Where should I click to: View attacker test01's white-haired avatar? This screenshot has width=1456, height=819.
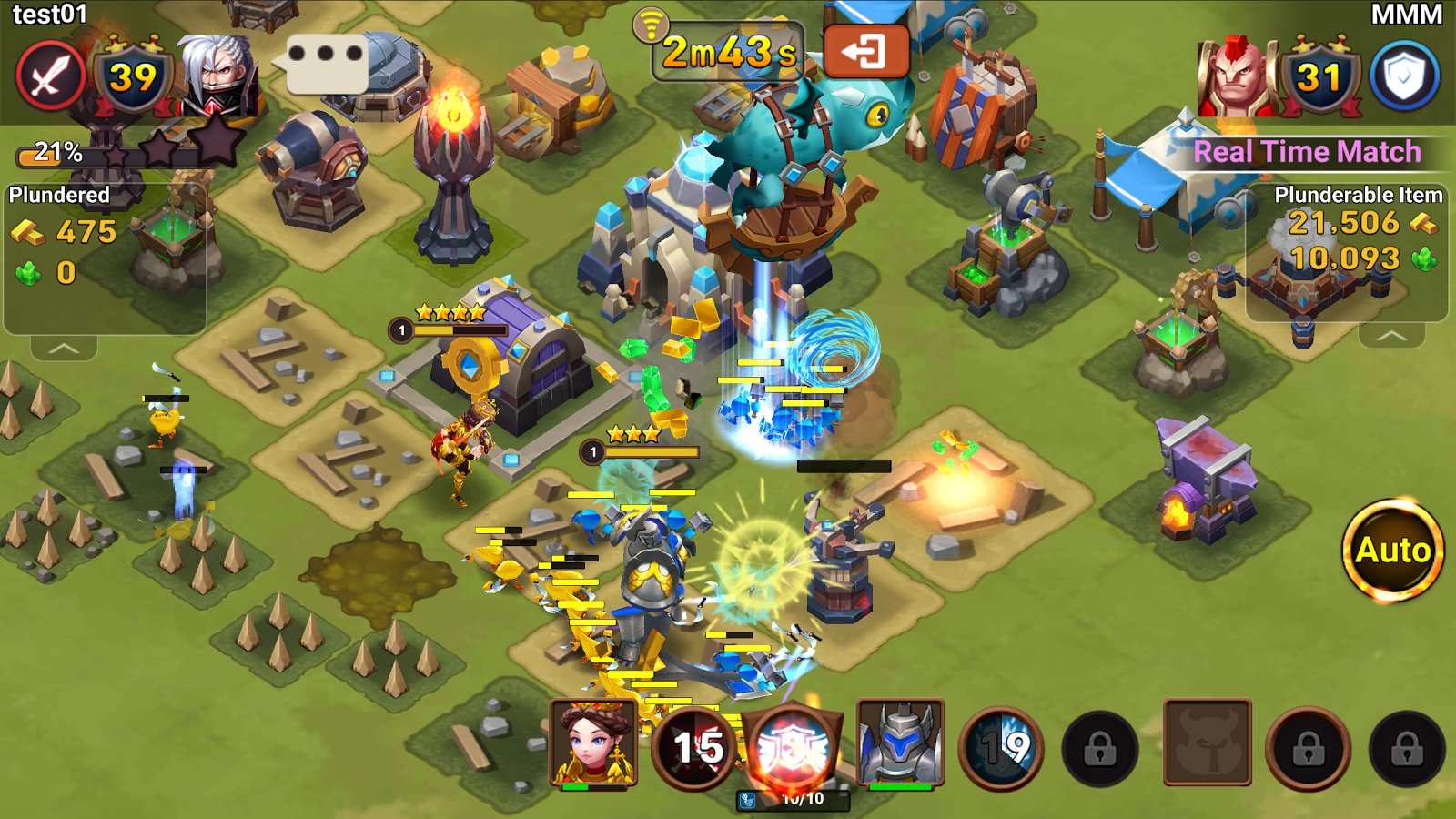click(x=217, y=76)
